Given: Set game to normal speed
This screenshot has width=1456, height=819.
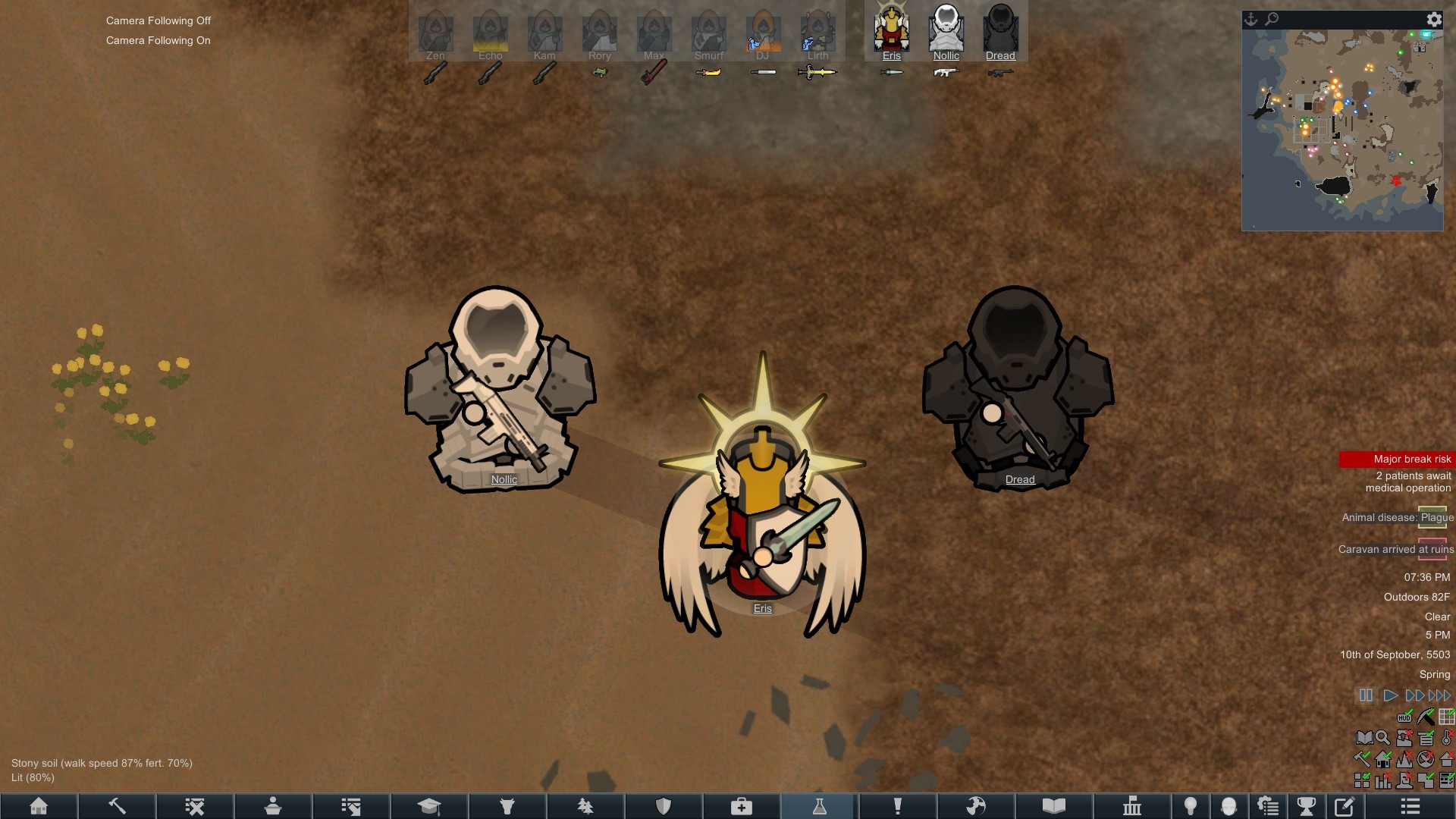Looking at the screenshot, I should pyautogui.click(x=1390, y=695).
